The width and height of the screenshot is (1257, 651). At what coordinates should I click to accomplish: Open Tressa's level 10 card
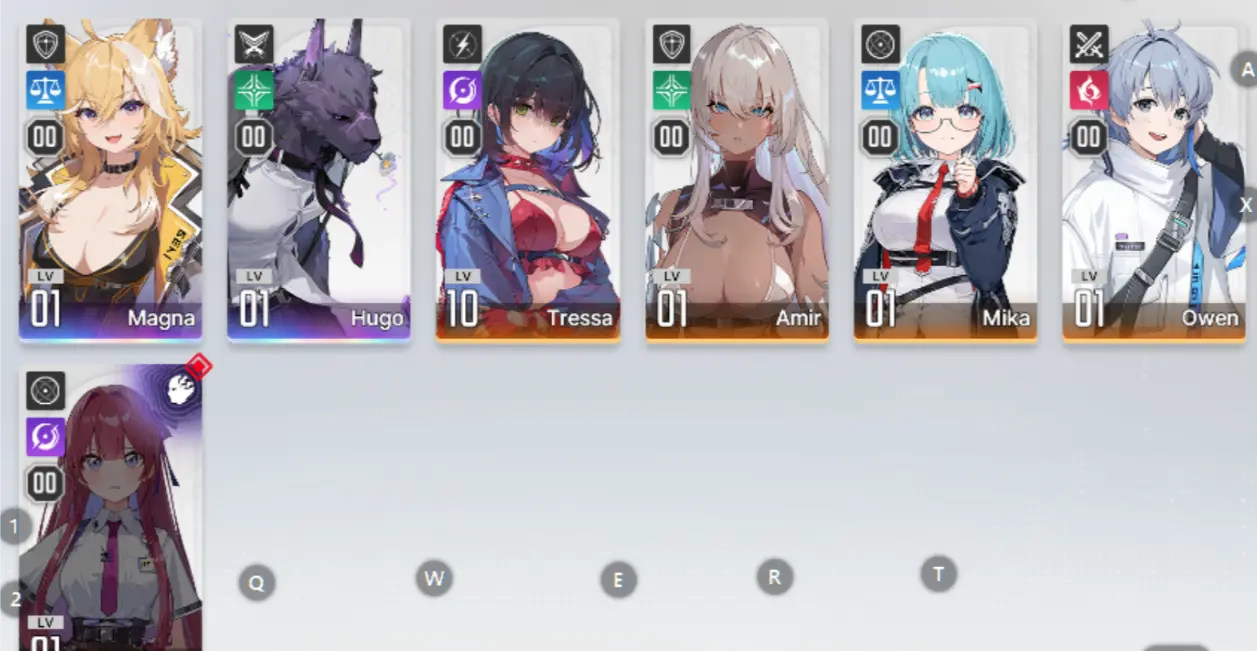[x=527, y=180]
